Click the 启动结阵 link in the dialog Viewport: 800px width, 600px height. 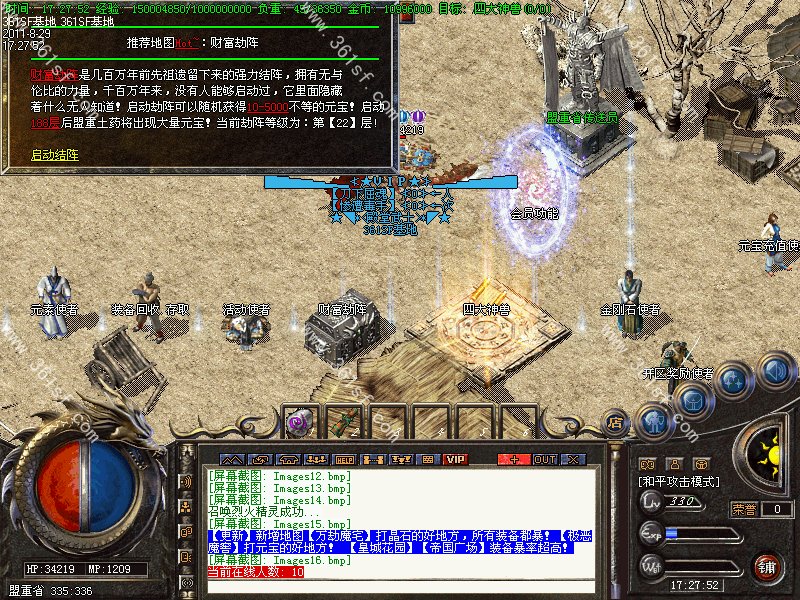click(54, 155)
